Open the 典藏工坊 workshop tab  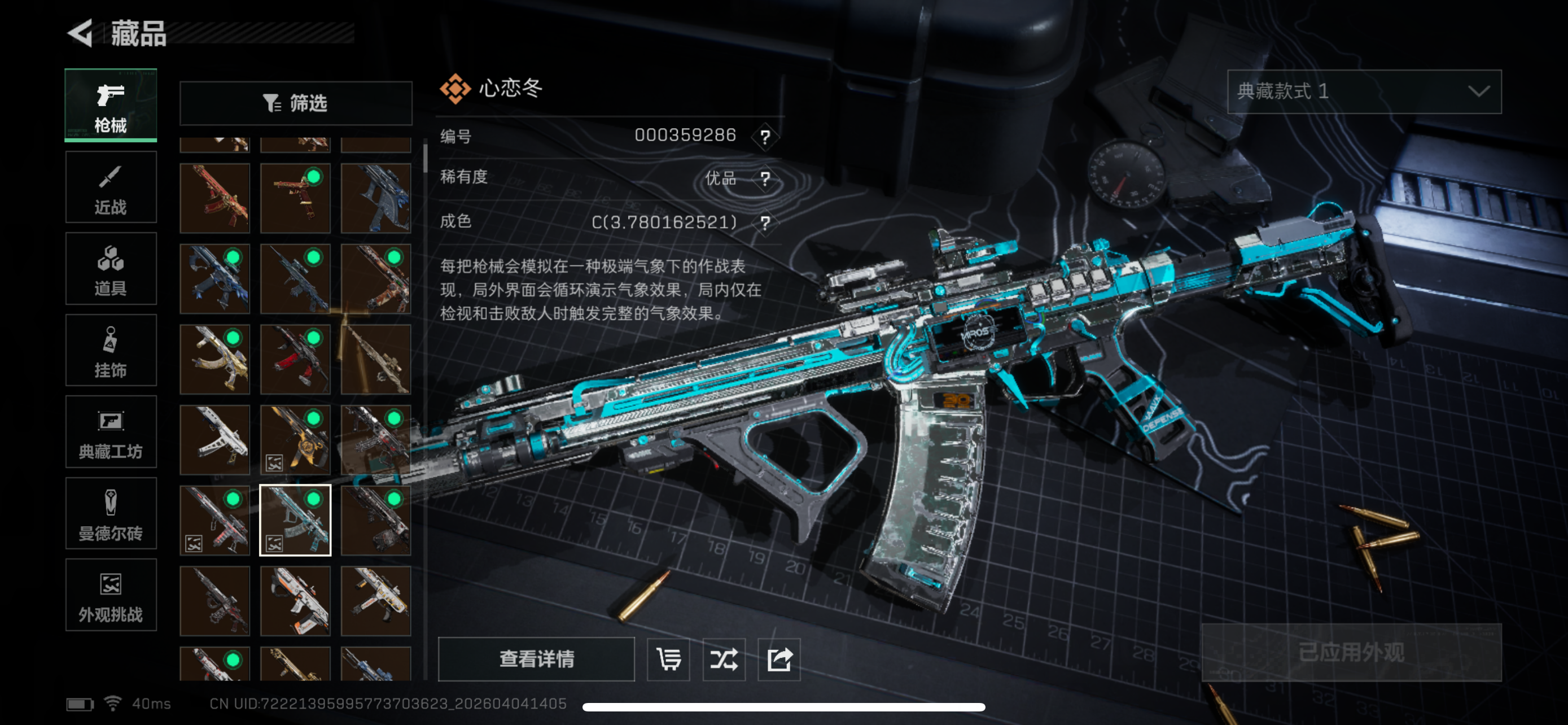[111, 432]
